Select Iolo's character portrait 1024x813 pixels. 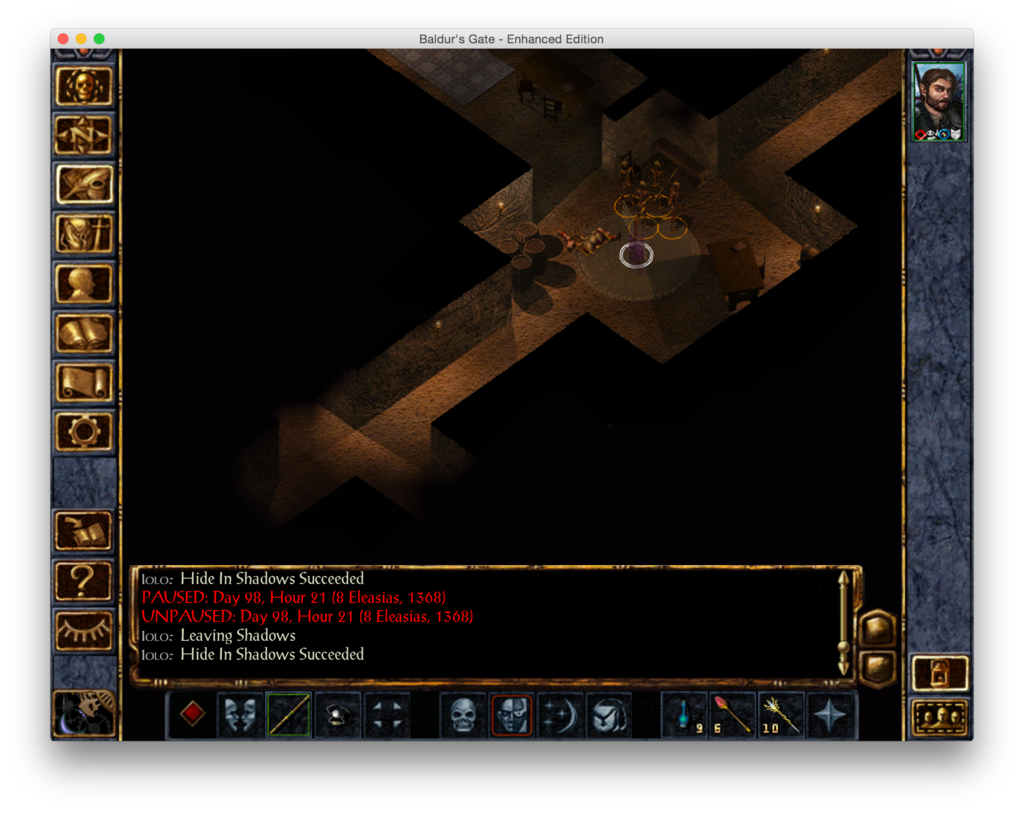point(939,101)
